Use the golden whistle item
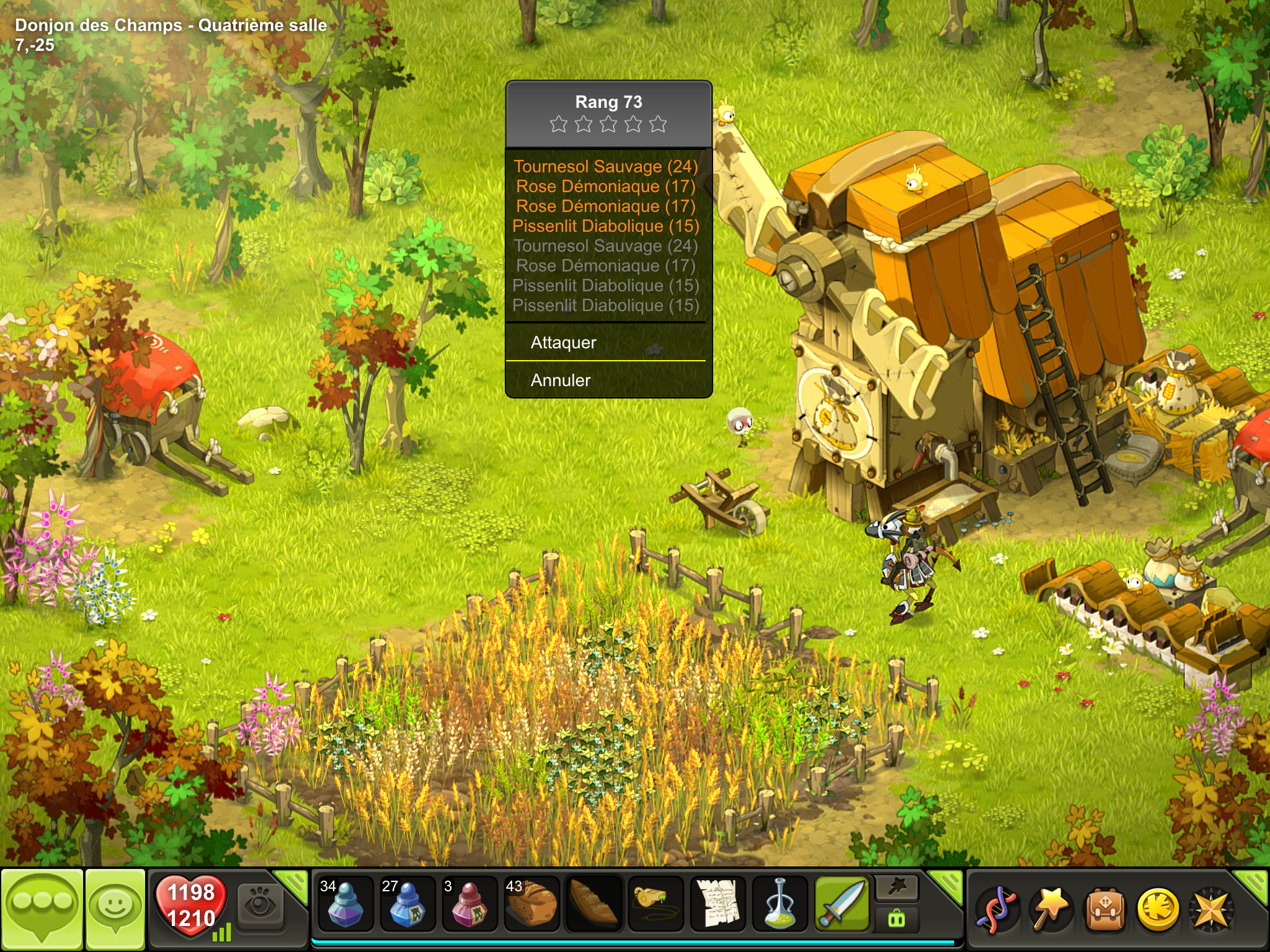This screenshot has width=1270, height=952. [655, 904]
